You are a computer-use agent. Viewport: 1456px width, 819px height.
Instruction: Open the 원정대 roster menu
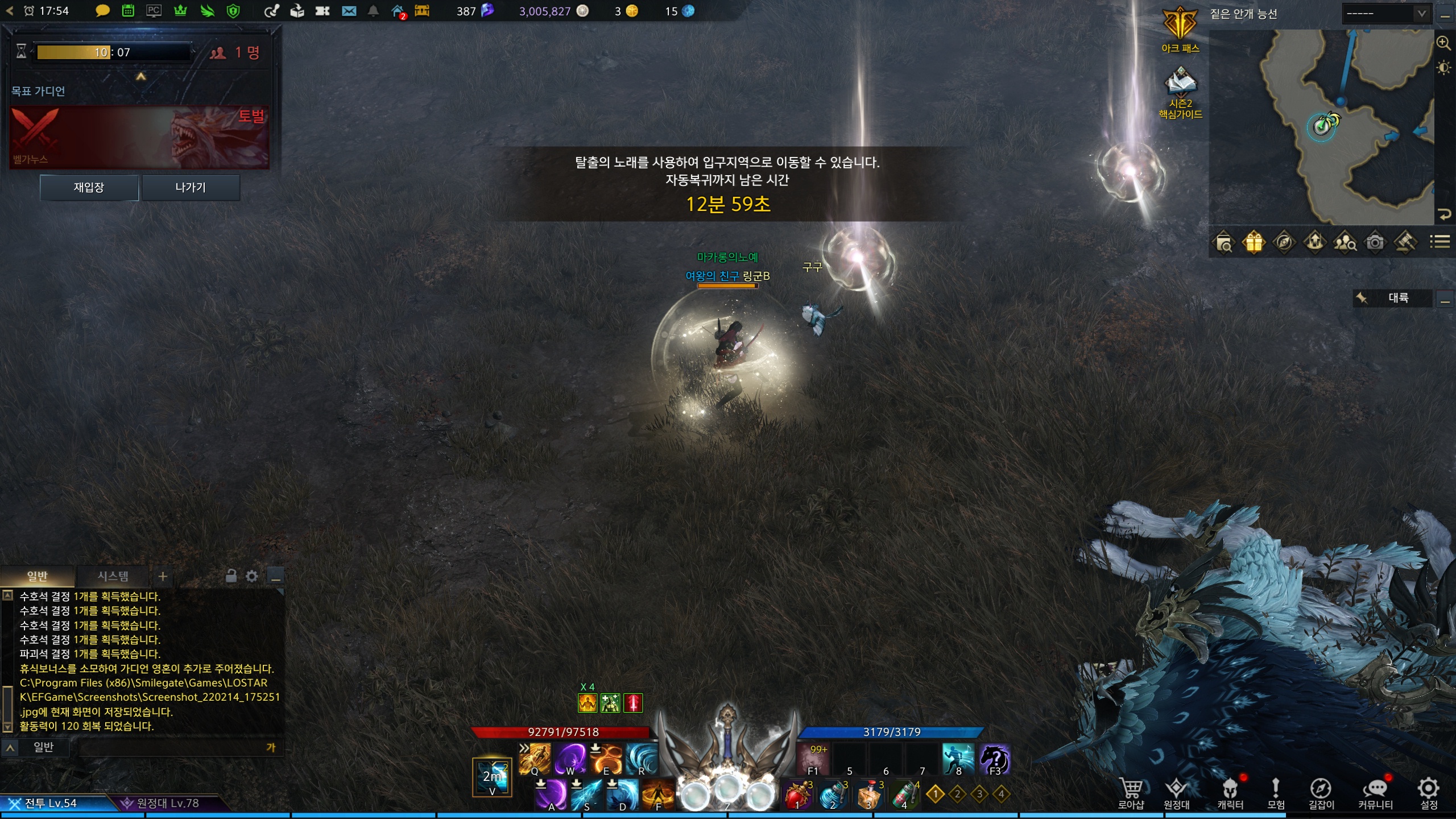pyautogui.click(x=1176, y=792)
